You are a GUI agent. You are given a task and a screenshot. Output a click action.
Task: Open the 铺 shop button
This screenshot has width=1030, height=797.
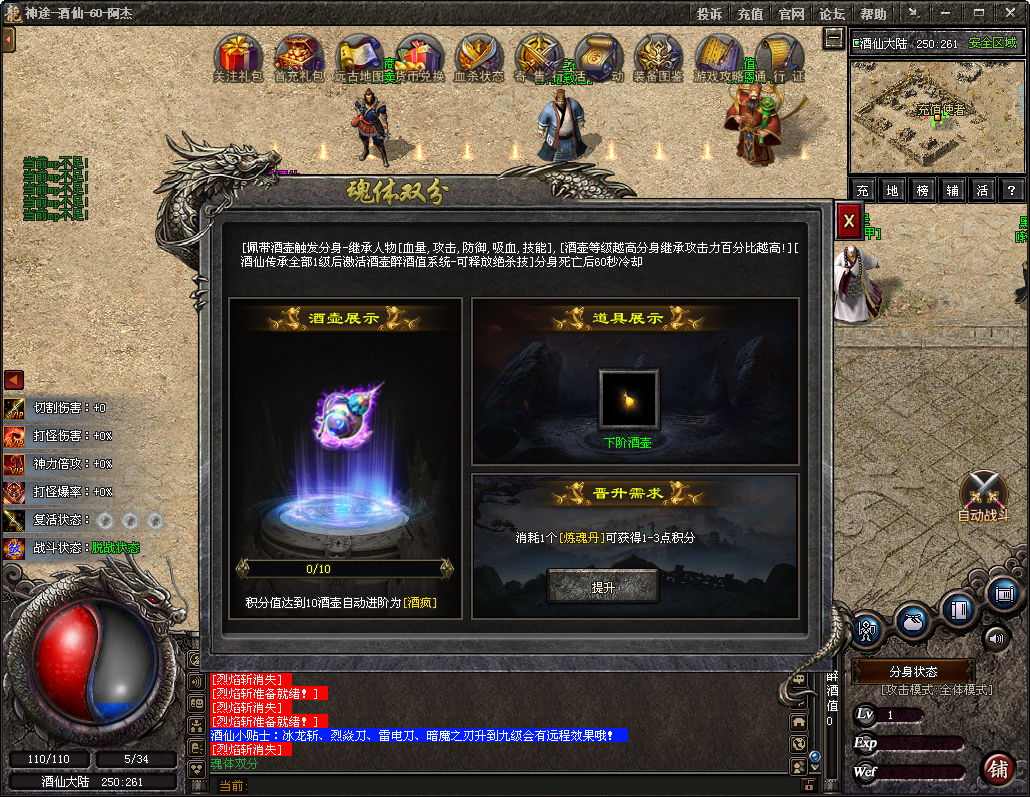point(996,769)
